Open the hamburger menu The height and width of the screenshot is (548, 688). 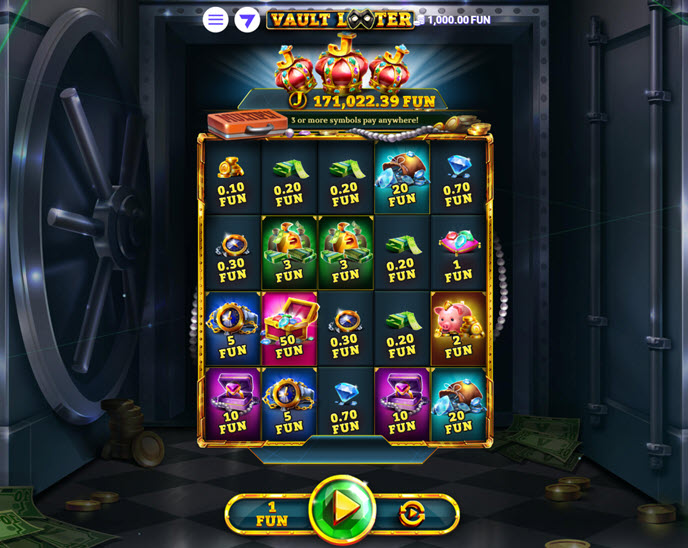[215, 20]
